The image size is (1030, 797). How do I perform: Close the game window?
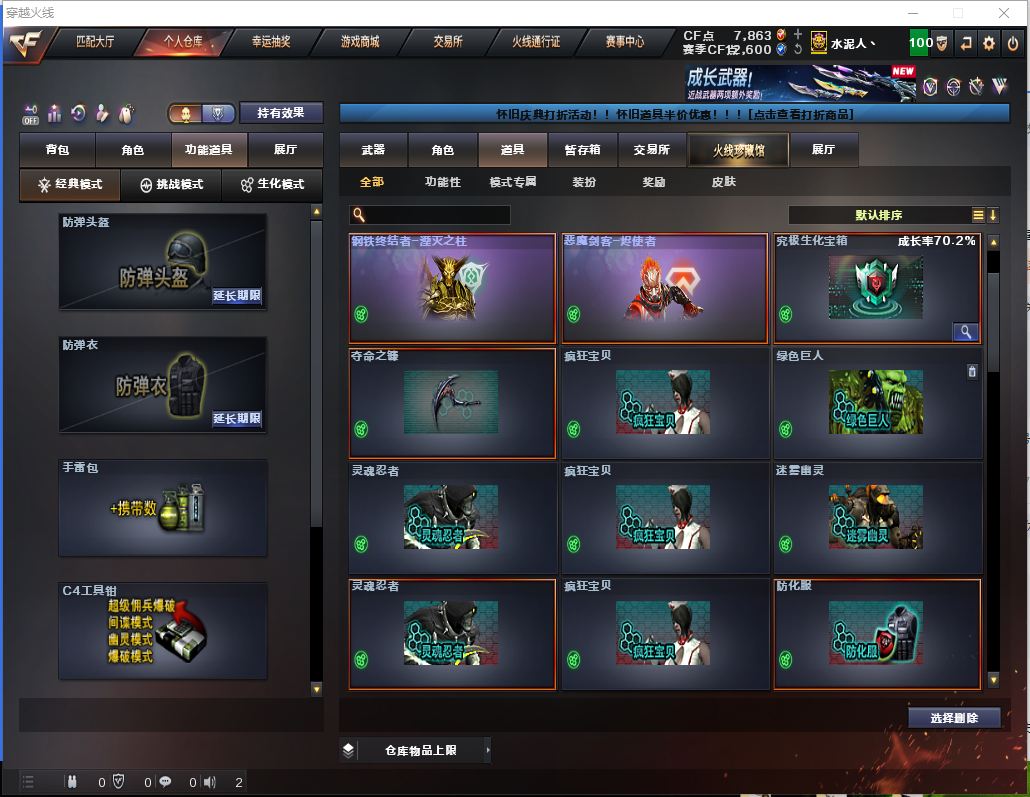pyautogui.click(x=1004, y=13)
